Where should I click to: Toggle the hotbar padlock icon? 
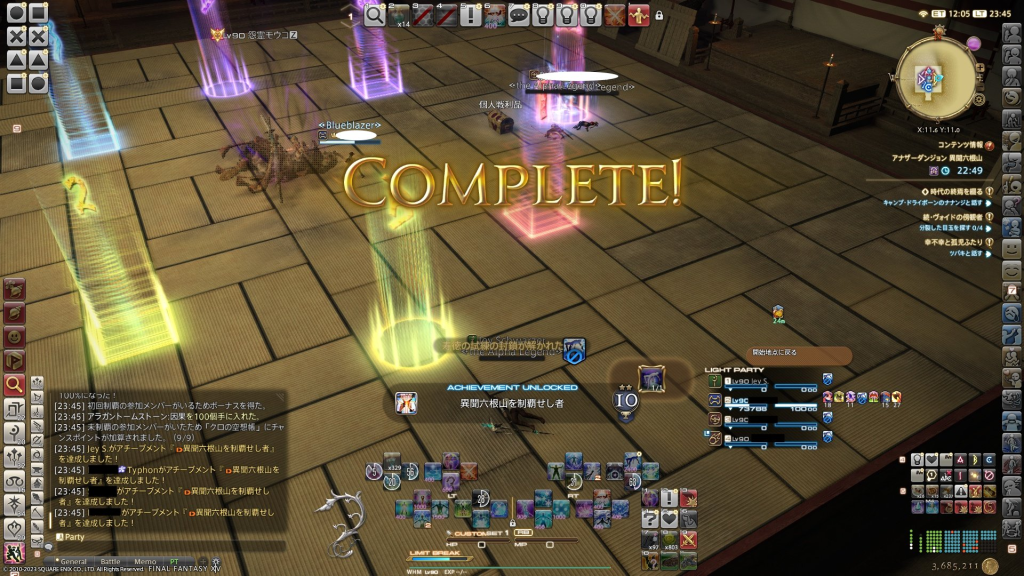tap(659, 16)
